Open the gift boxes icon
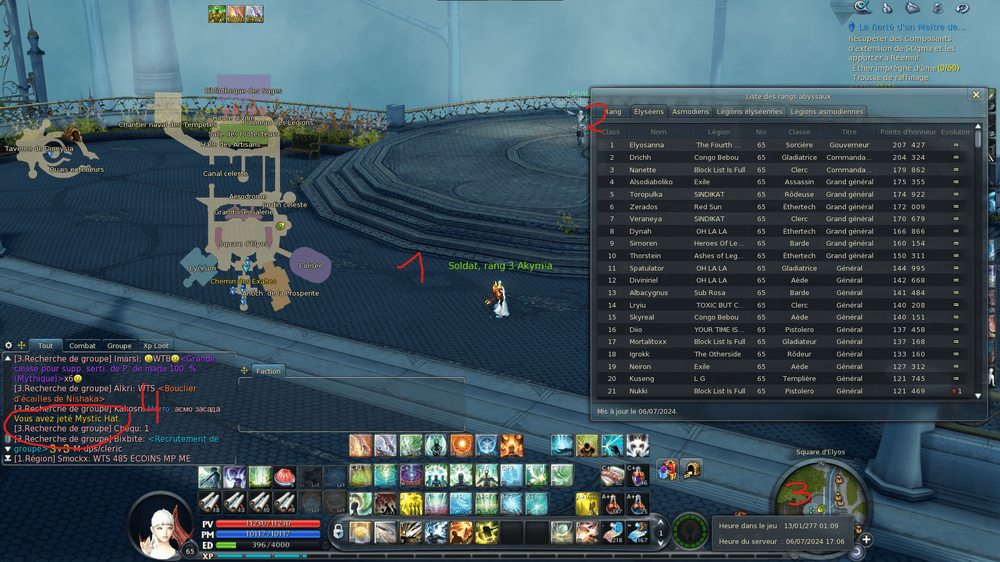The image size is (1000, 562). click(x=666, y=470)
